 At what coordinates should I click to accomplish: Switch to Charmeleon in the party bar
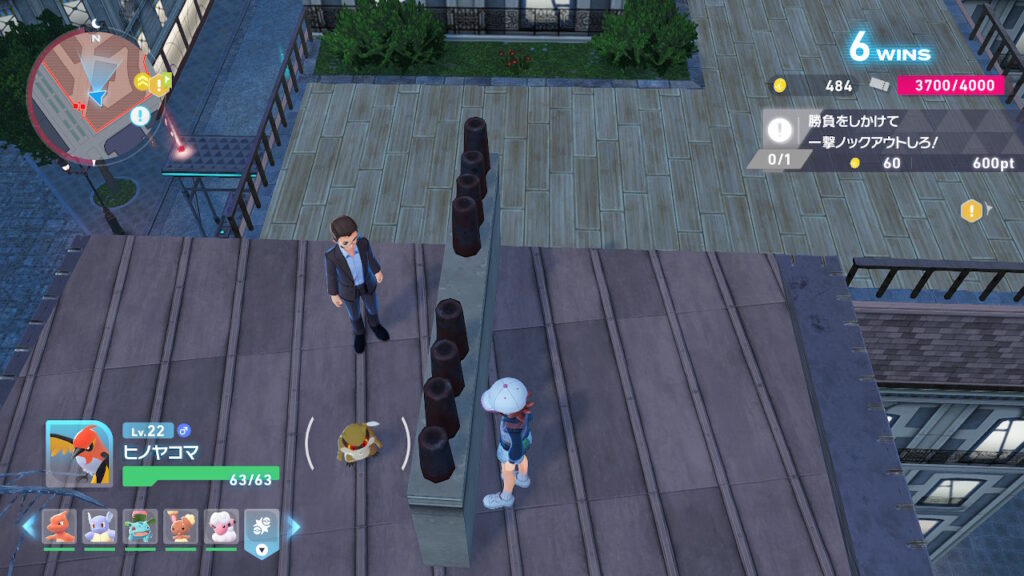(60, 526)
